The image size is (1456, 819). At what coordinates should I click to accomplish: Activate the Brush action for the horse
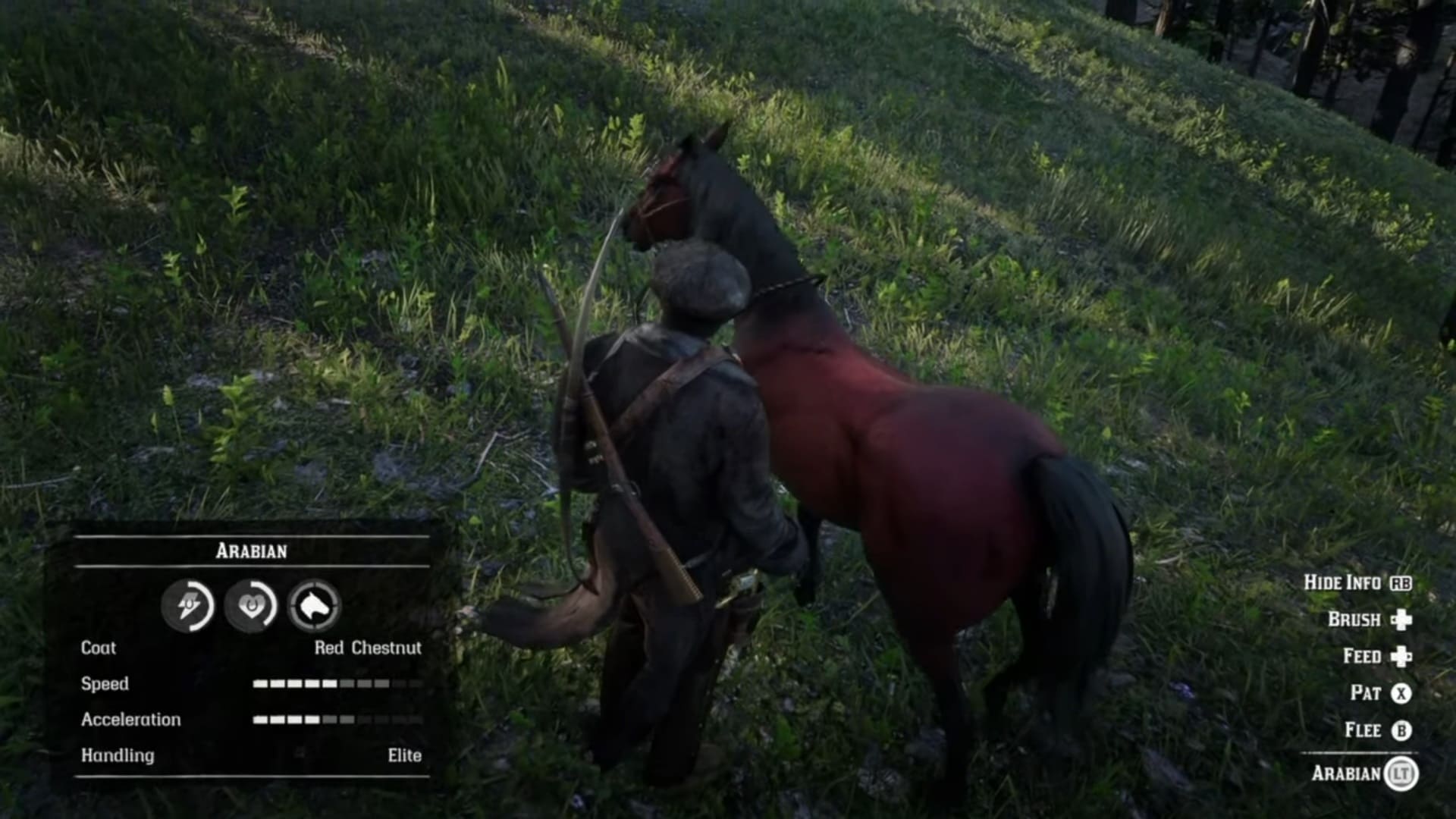click(1354, 620)
